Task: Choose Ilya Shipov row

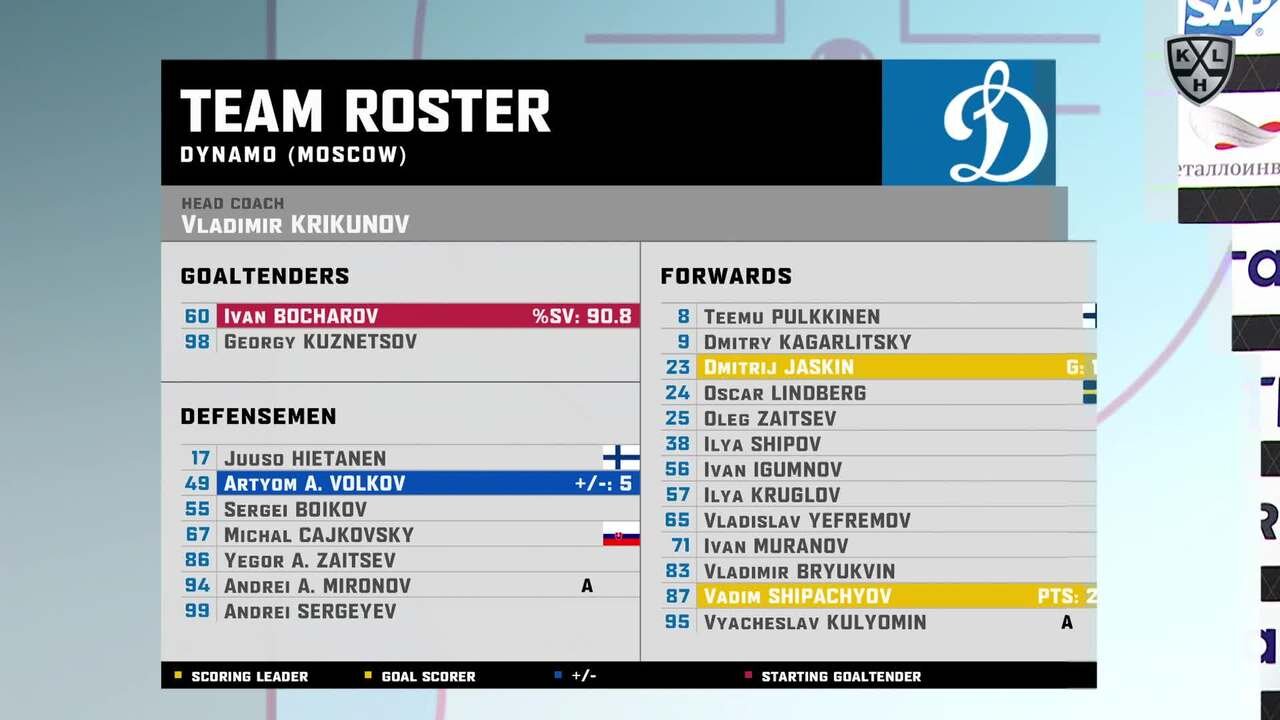Action: 878,444
